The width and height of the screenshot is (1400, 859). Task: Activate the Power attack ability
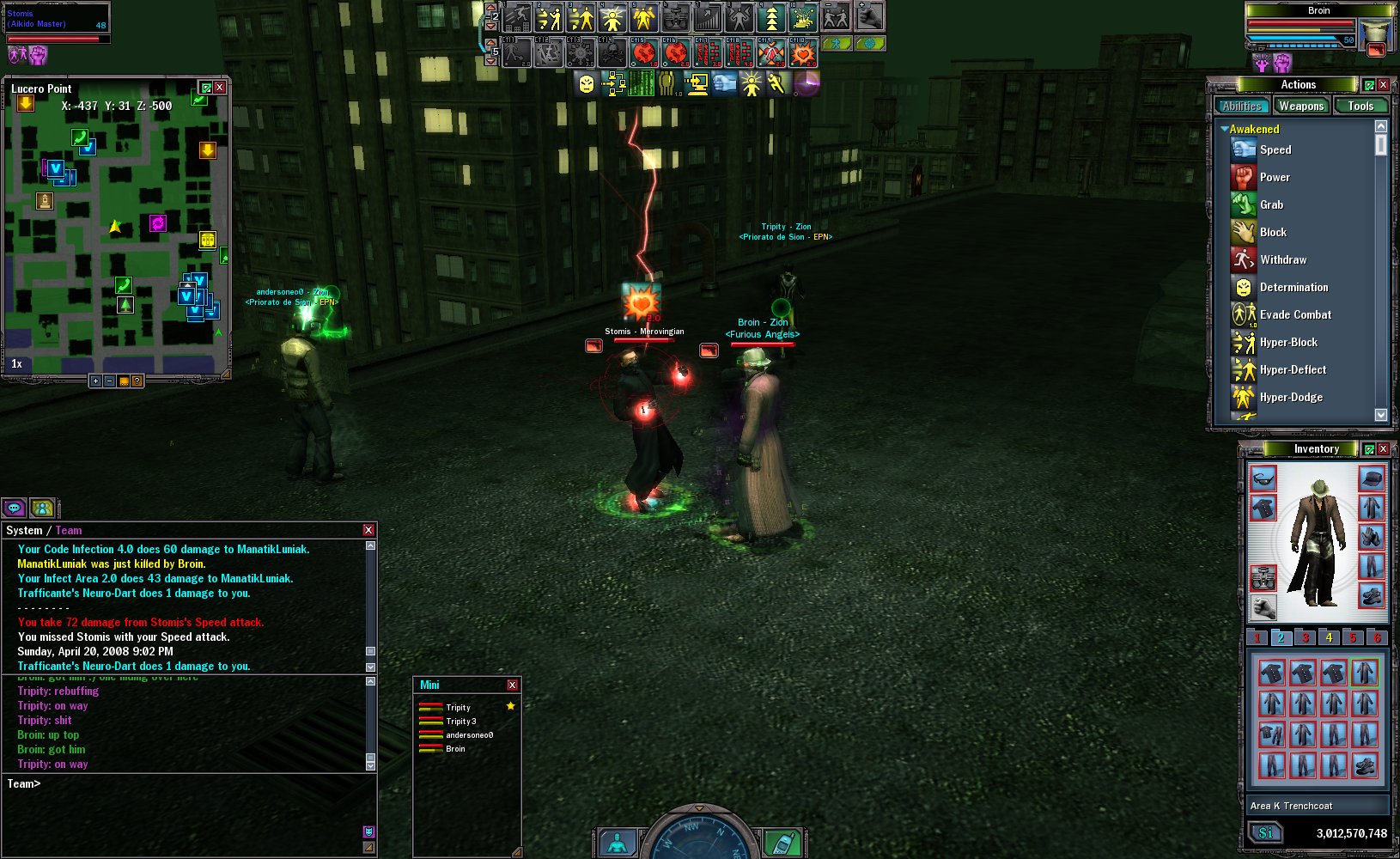point(1274,177)
